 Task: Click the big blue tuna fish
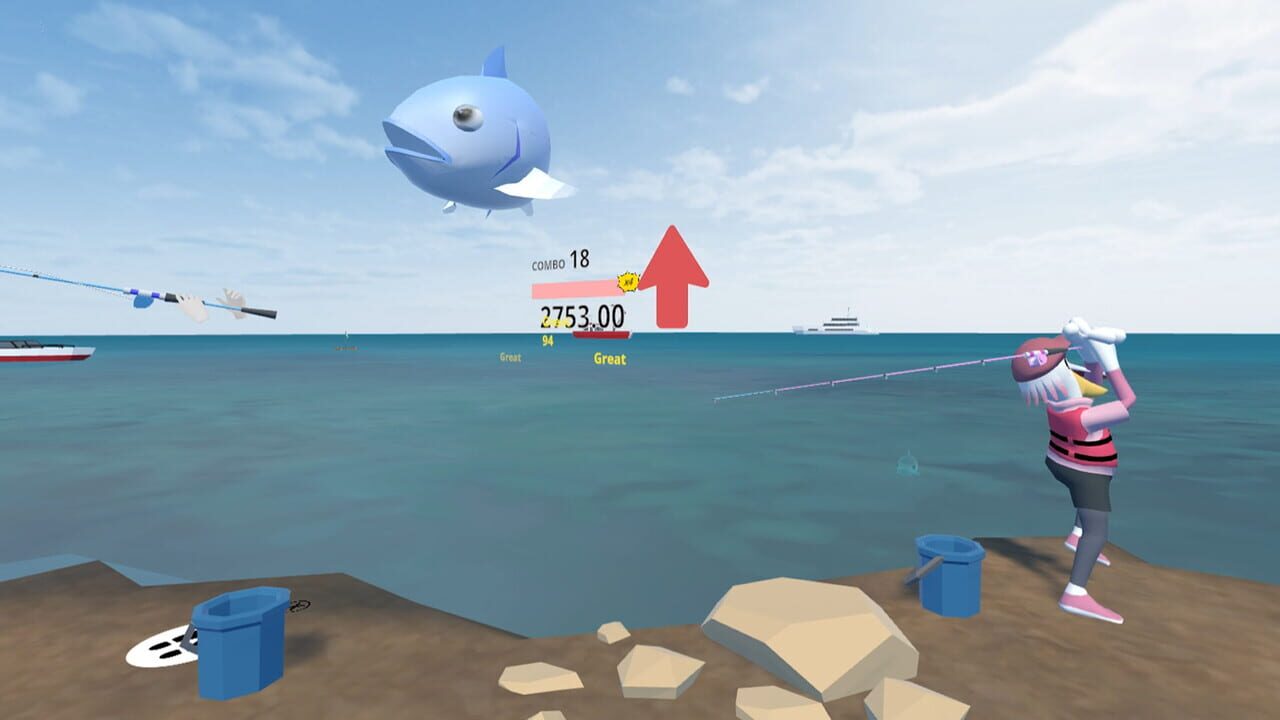pyautogui.click(x=470, y=140)
